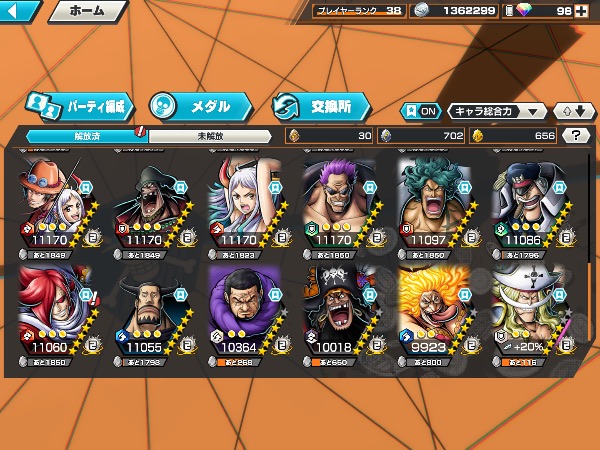Select the character with 11086 power

point(530,205)
